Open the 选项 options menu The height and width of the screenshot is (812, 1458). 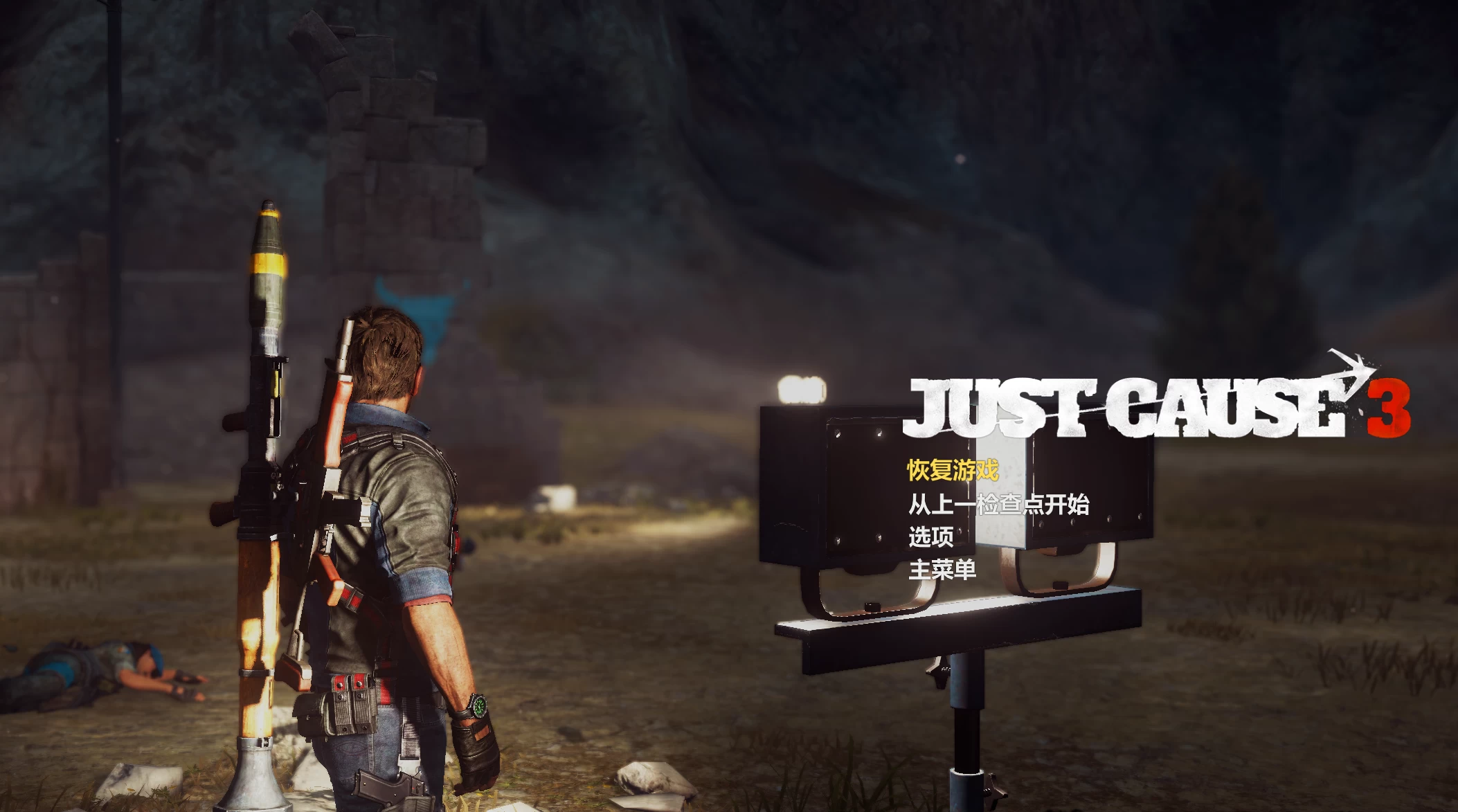(x=930, y=536)
